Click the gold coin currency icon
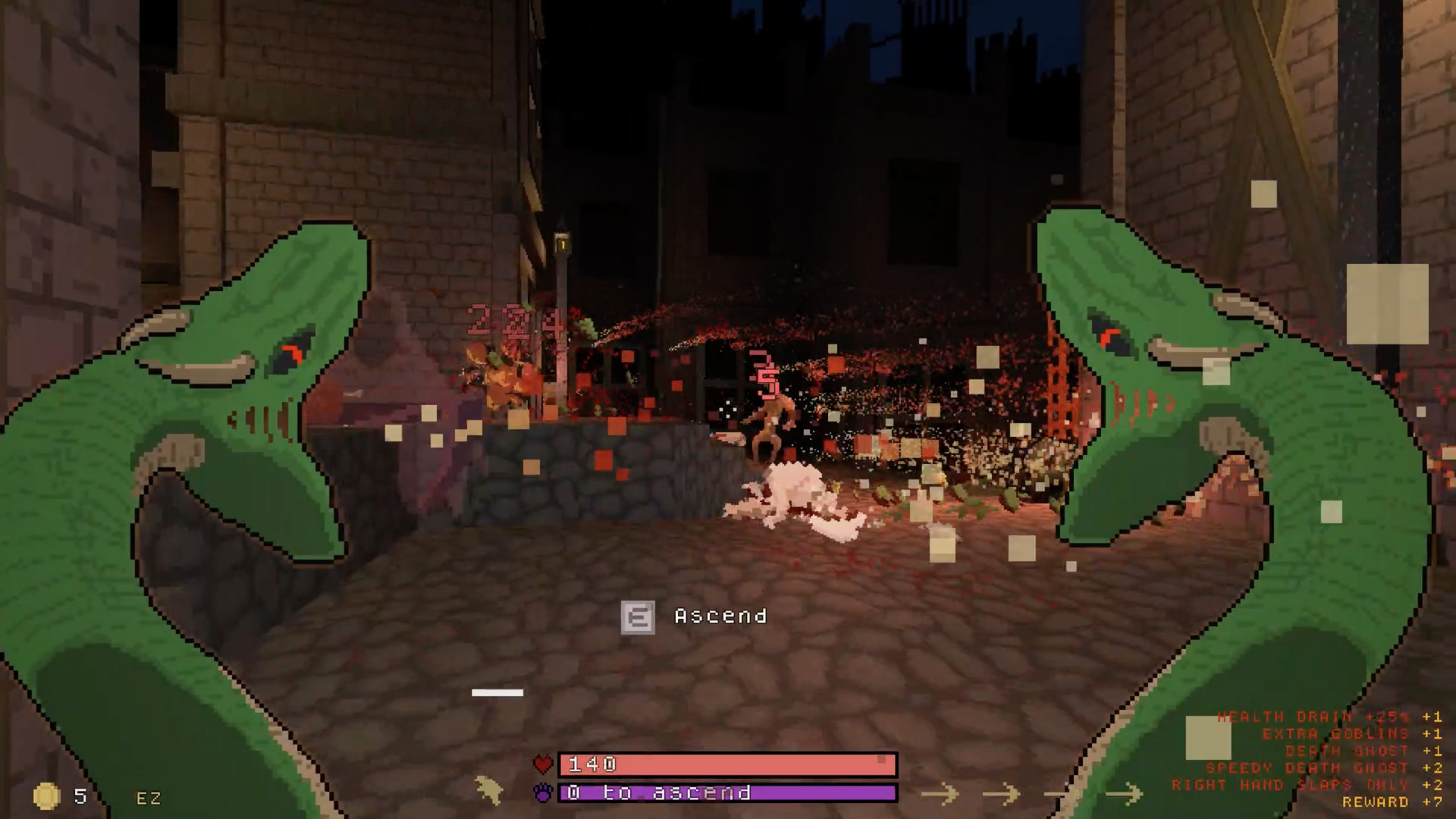1456x819 pixels. [x=47, y=797]
